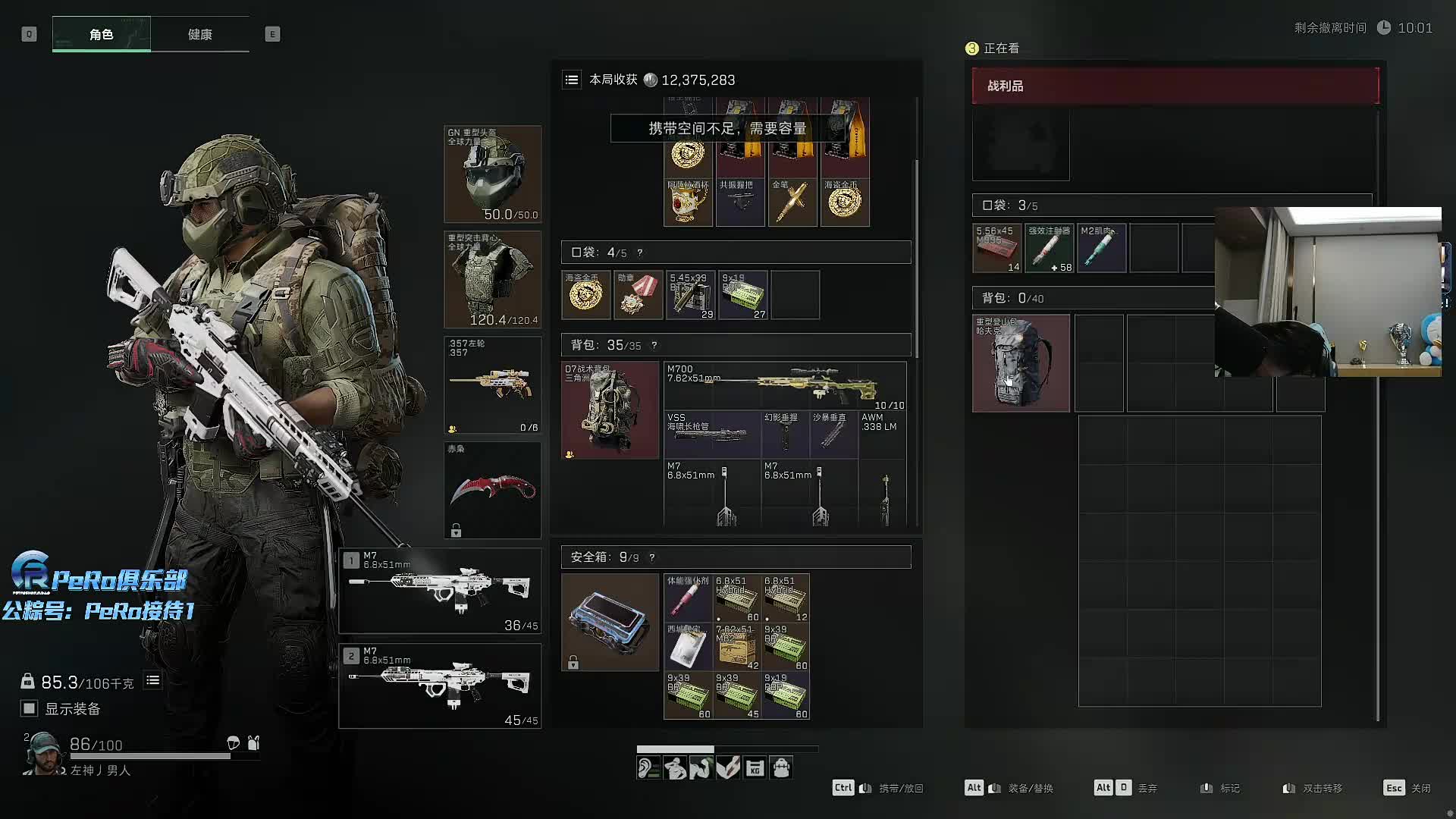Open the 本局收获 list icon
1456x819 pixels.
572,80
